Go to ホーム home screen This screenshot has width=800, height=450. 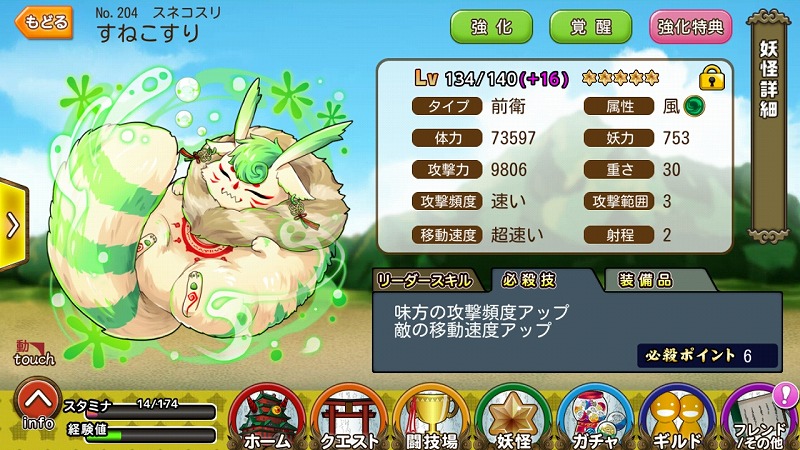pyautogui.click(x=267, y=417)
